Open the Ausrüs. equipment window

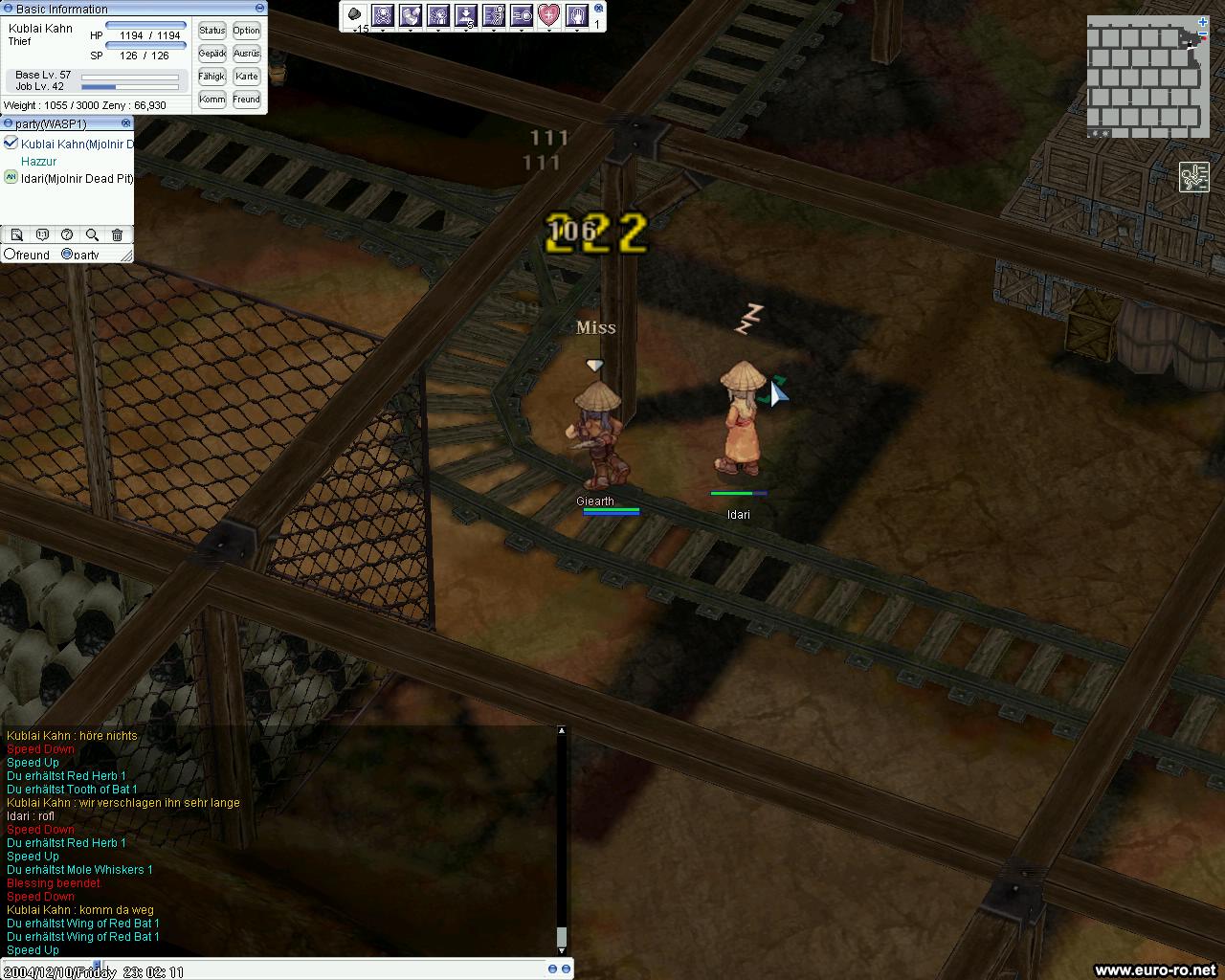click(x=246, y=54)
